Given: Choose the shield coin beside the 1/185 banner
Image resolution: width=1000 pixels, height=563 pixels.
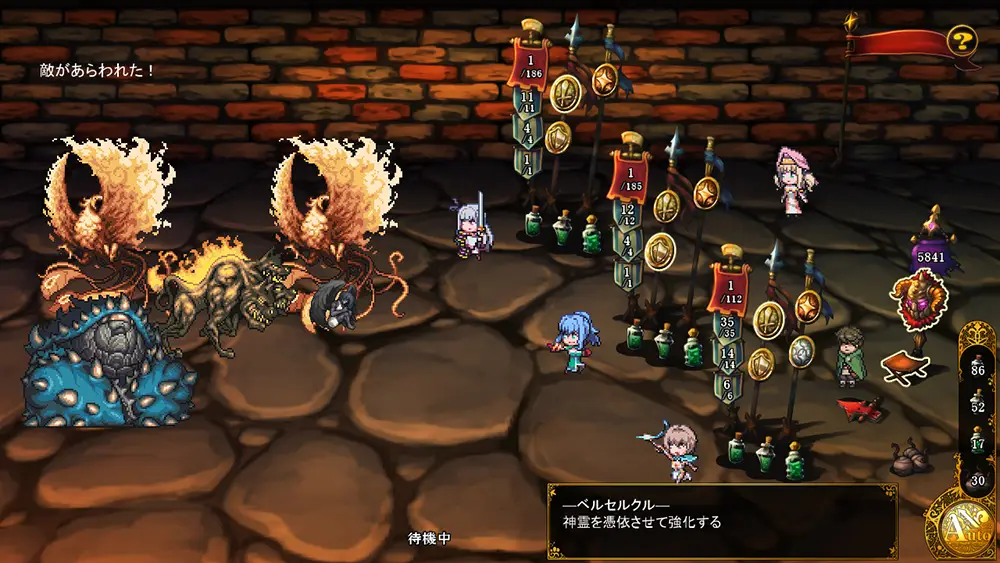Looking at the screenshot, I should (x=659, y=251).
